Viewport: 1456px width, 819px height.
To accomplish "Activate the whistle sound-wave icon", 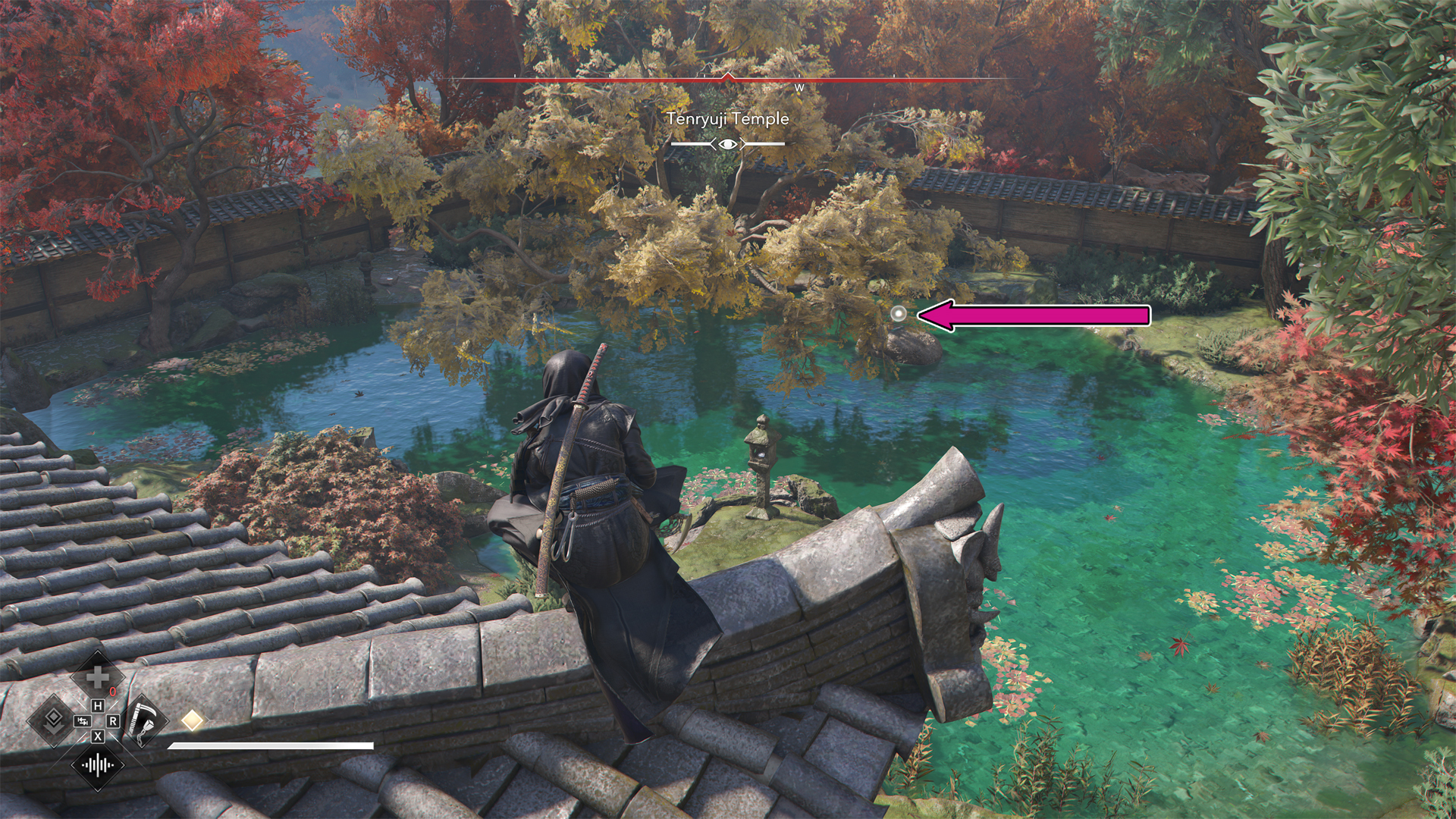I will (97, 764).
